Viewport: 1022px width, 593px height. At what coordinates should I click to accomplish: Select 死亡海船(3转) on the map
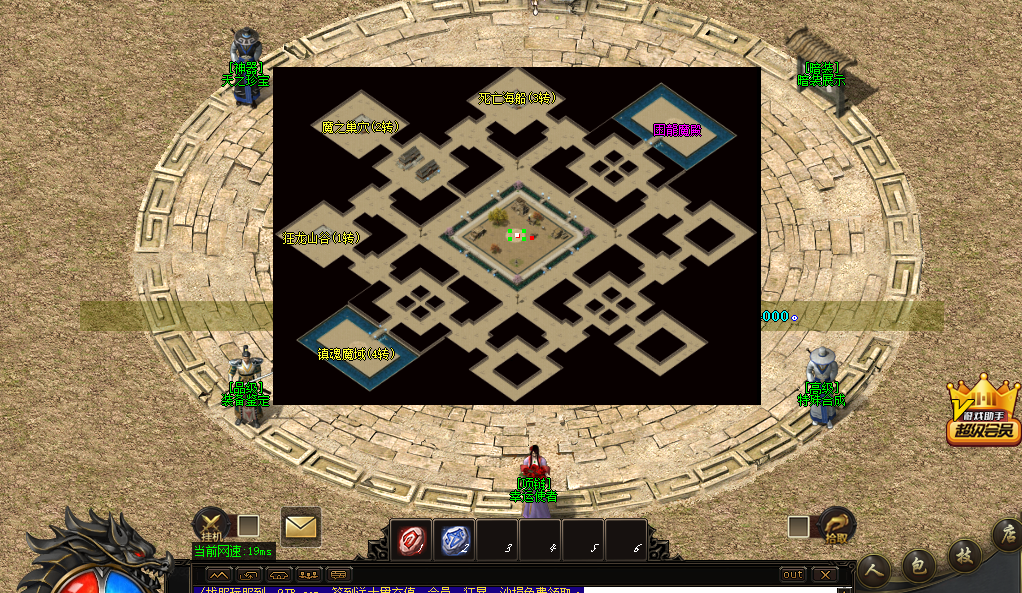pyautogui.click(x=516, y=98)
